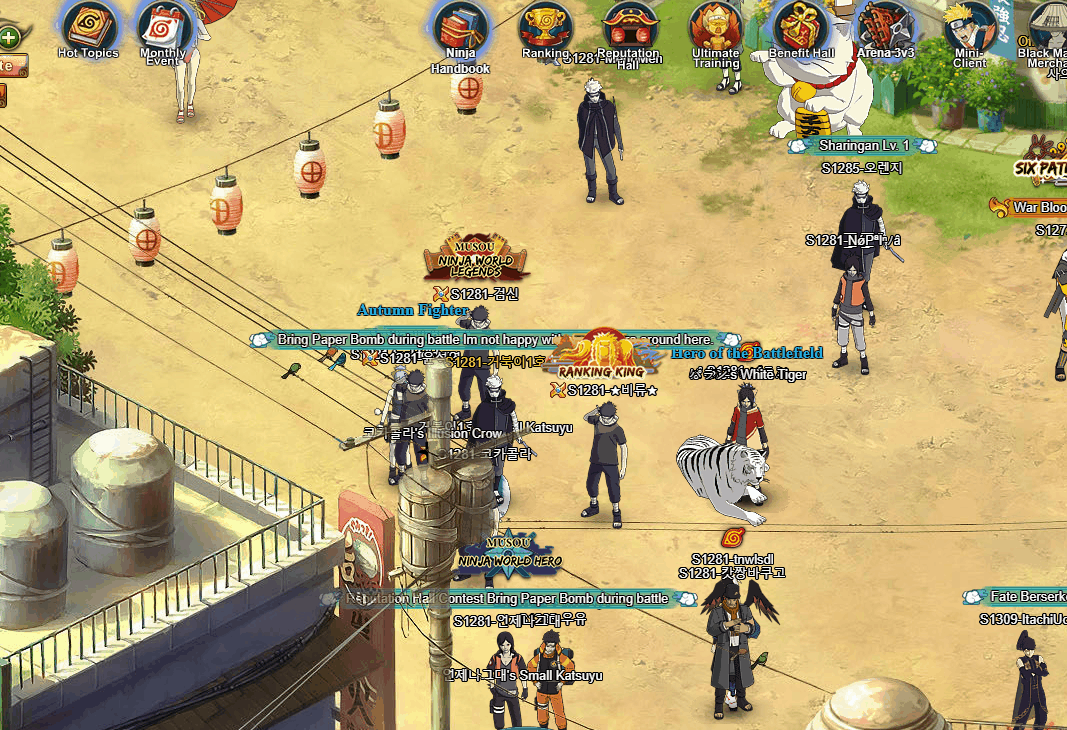The width and height of the screenshot is (1067, 730).
Task: Enter Arena 3v3
Action: (x=886, y=26)
